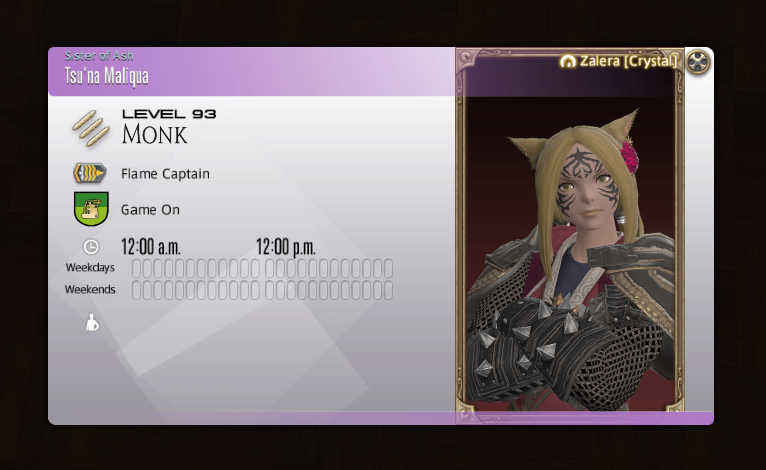This screenshot has width=766, height=470.
Task: Select the character portrait of Tsu'na Maliqua
Action: (x=570, y=260)
